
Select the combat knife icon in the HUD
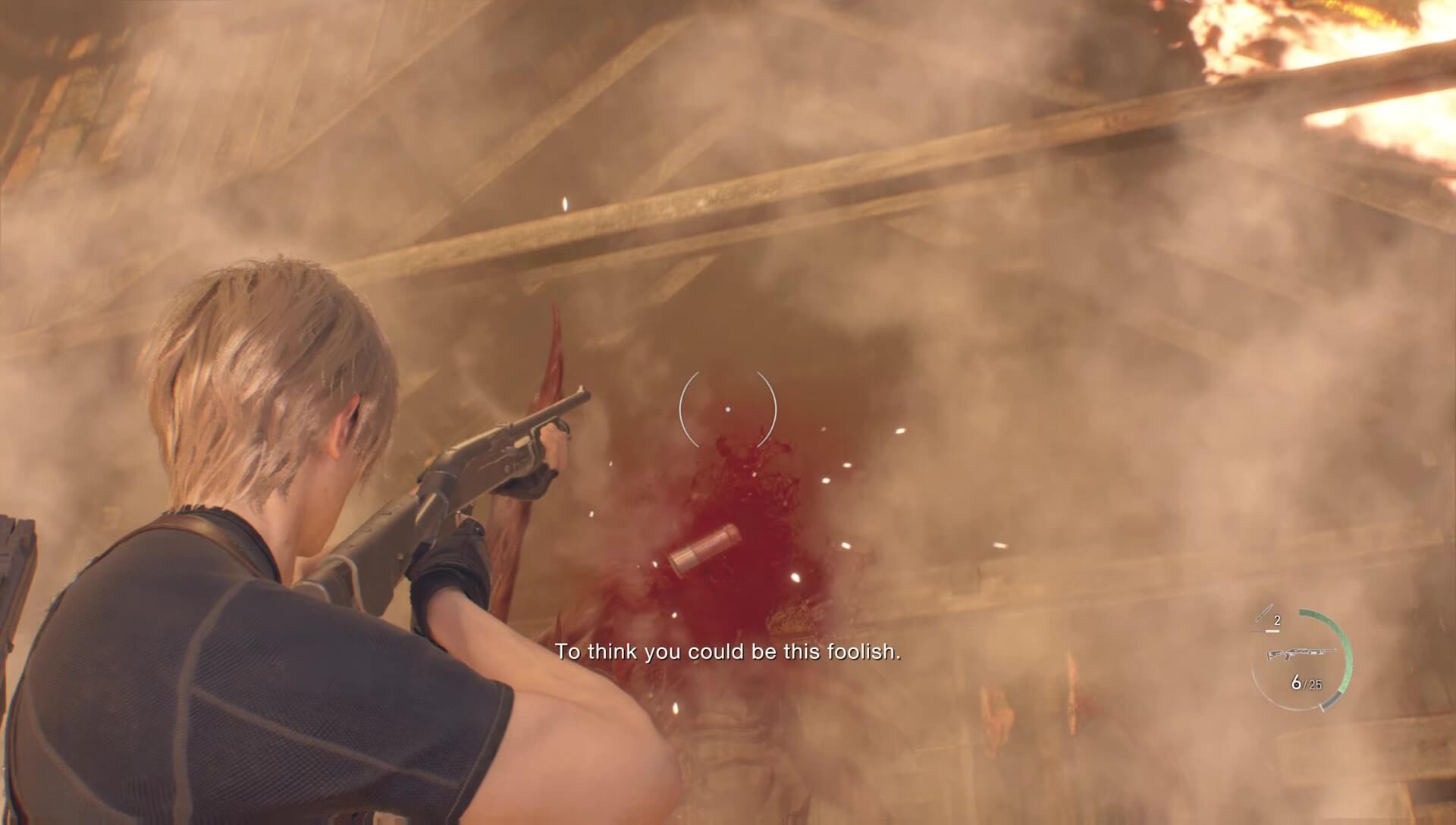(1265, 613)
